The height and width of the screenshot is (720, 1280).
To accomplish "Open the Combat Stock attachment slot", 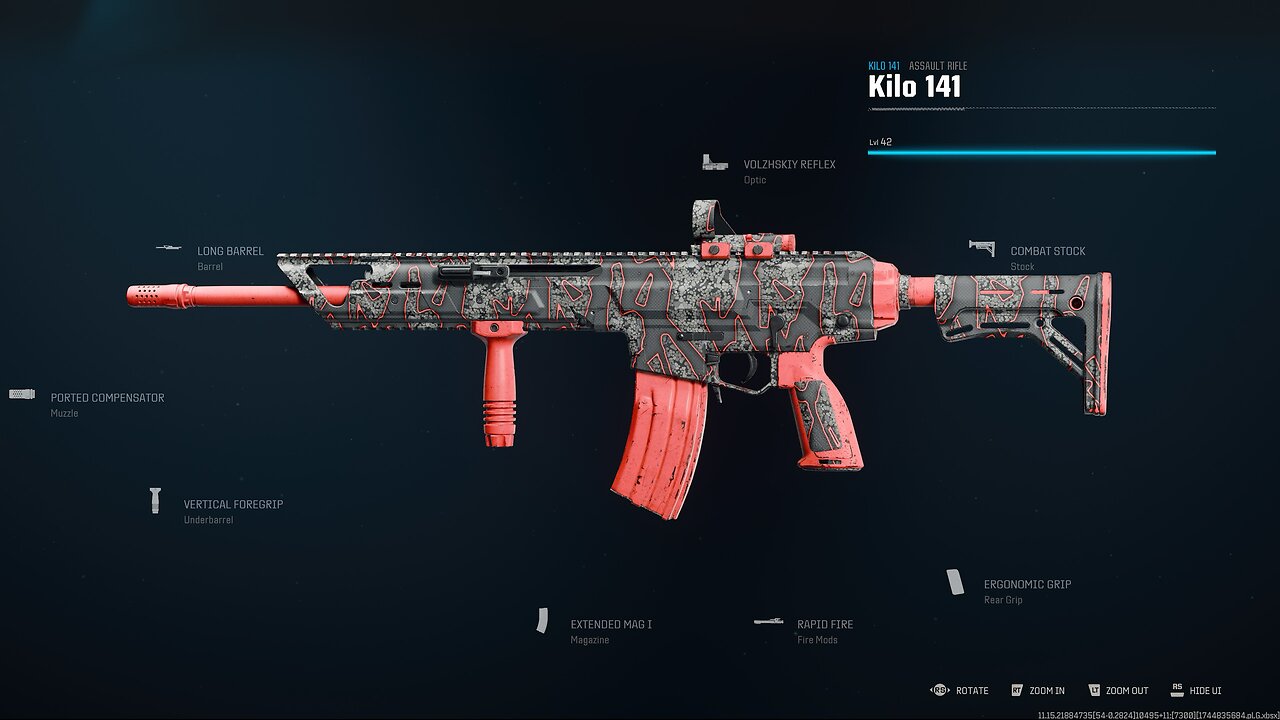I will click(1046, 252).
